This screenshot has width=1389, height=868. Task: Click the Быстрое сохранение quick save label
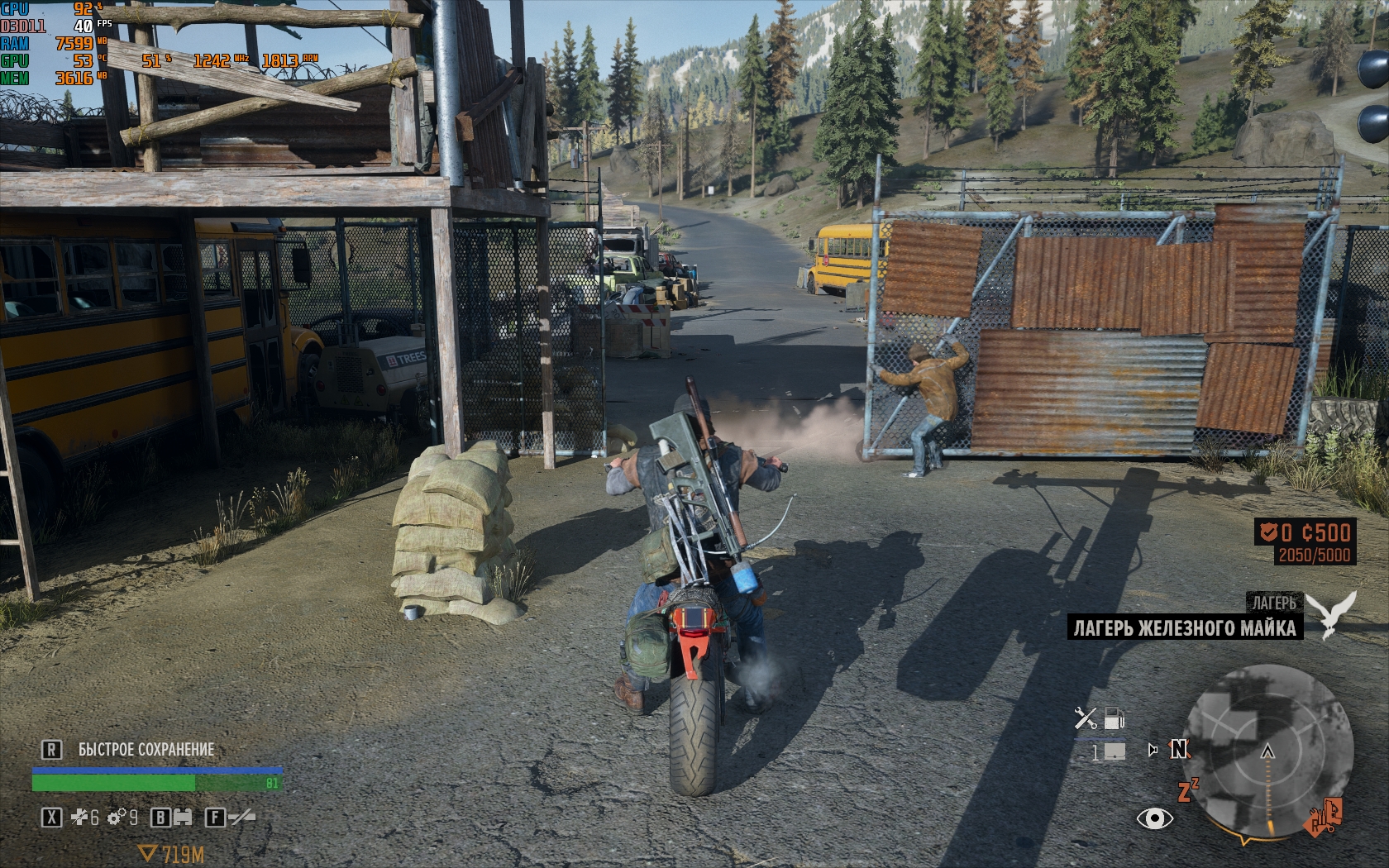click(146, 750)
